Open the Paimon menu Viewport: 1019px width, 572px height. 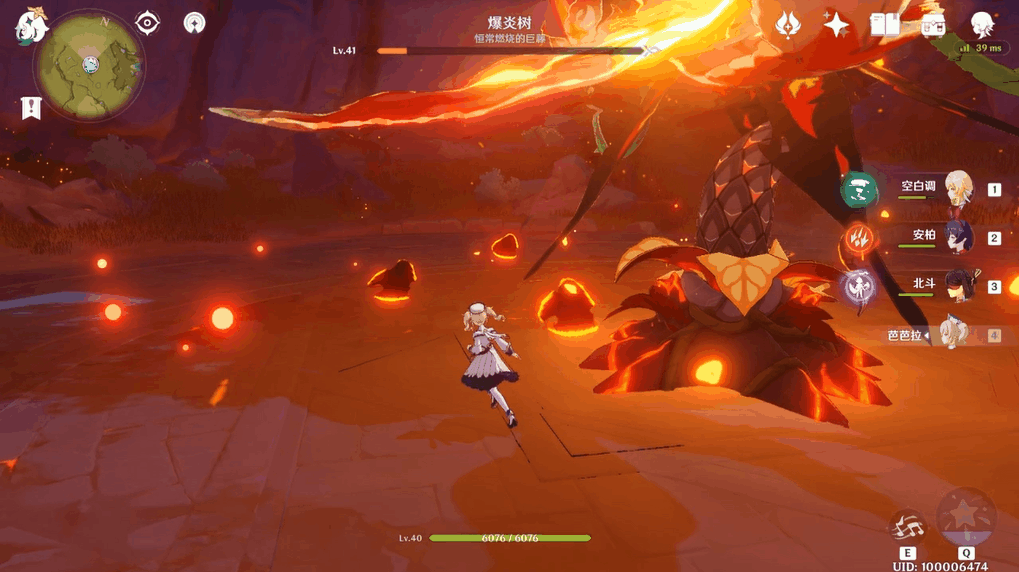pos(31,27)
